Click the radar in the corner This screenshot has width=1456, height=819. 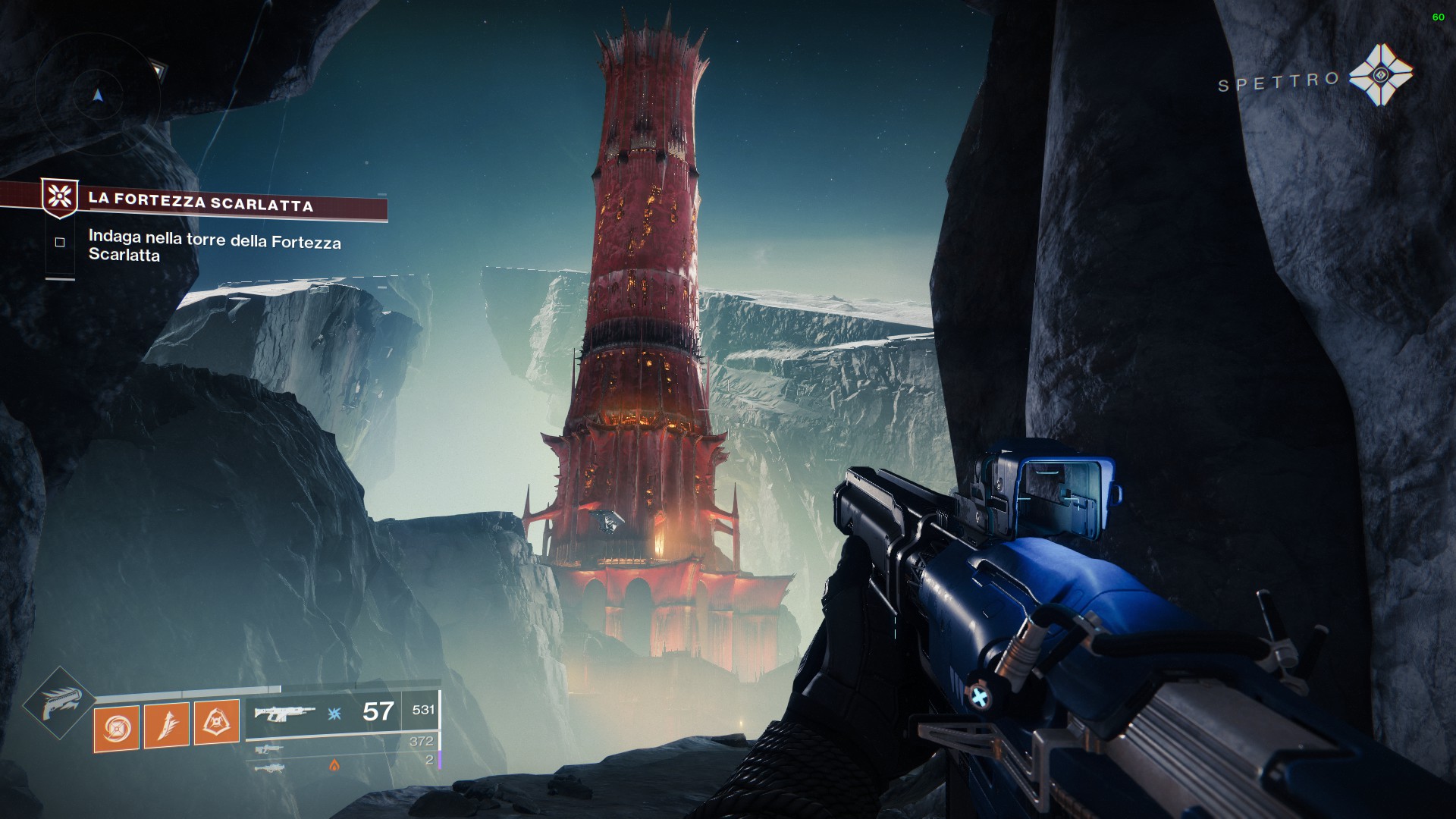click(97, 95)
